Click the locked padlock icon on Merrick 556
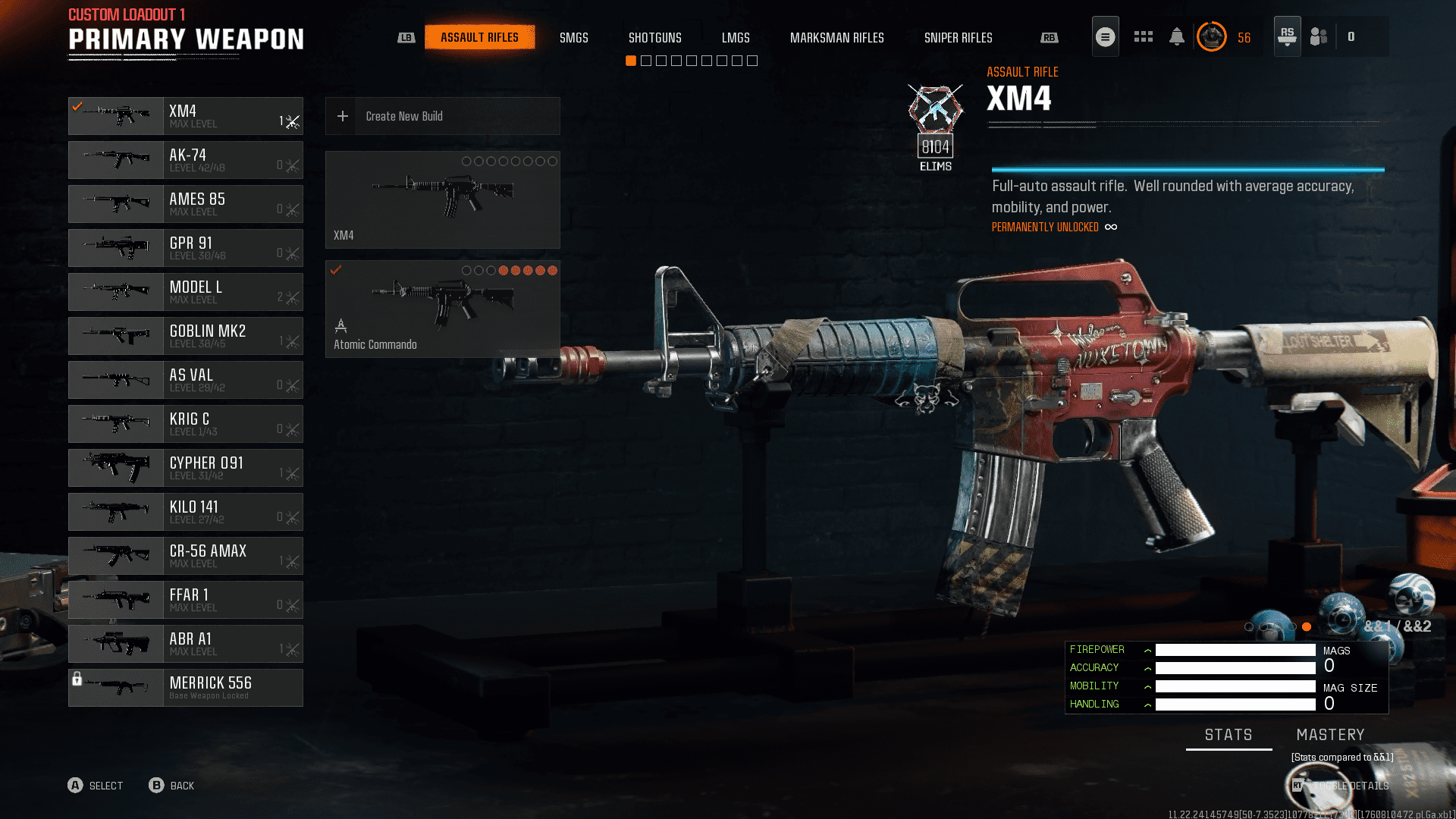This screenshot has width=1456, height=819. pyautogui.click(x=78, y=679)
